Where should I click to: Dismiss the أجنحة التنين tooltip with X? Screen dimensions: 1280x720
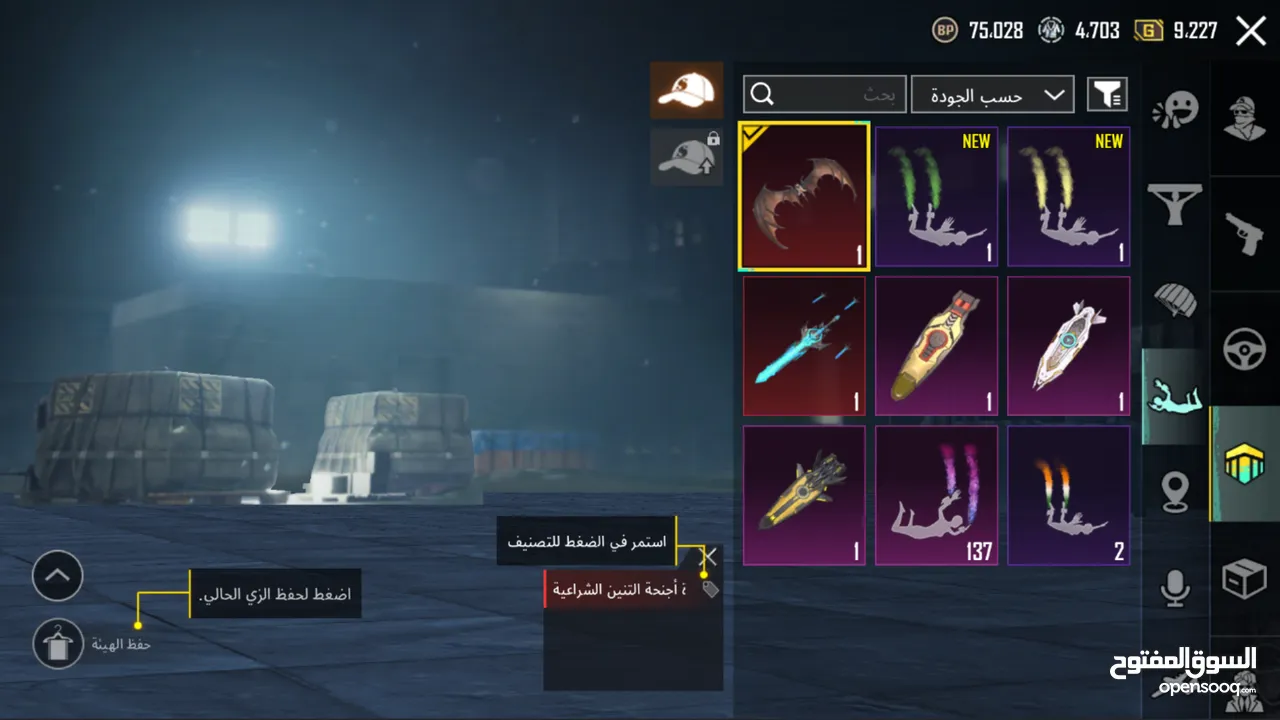[x=708, y=558]
